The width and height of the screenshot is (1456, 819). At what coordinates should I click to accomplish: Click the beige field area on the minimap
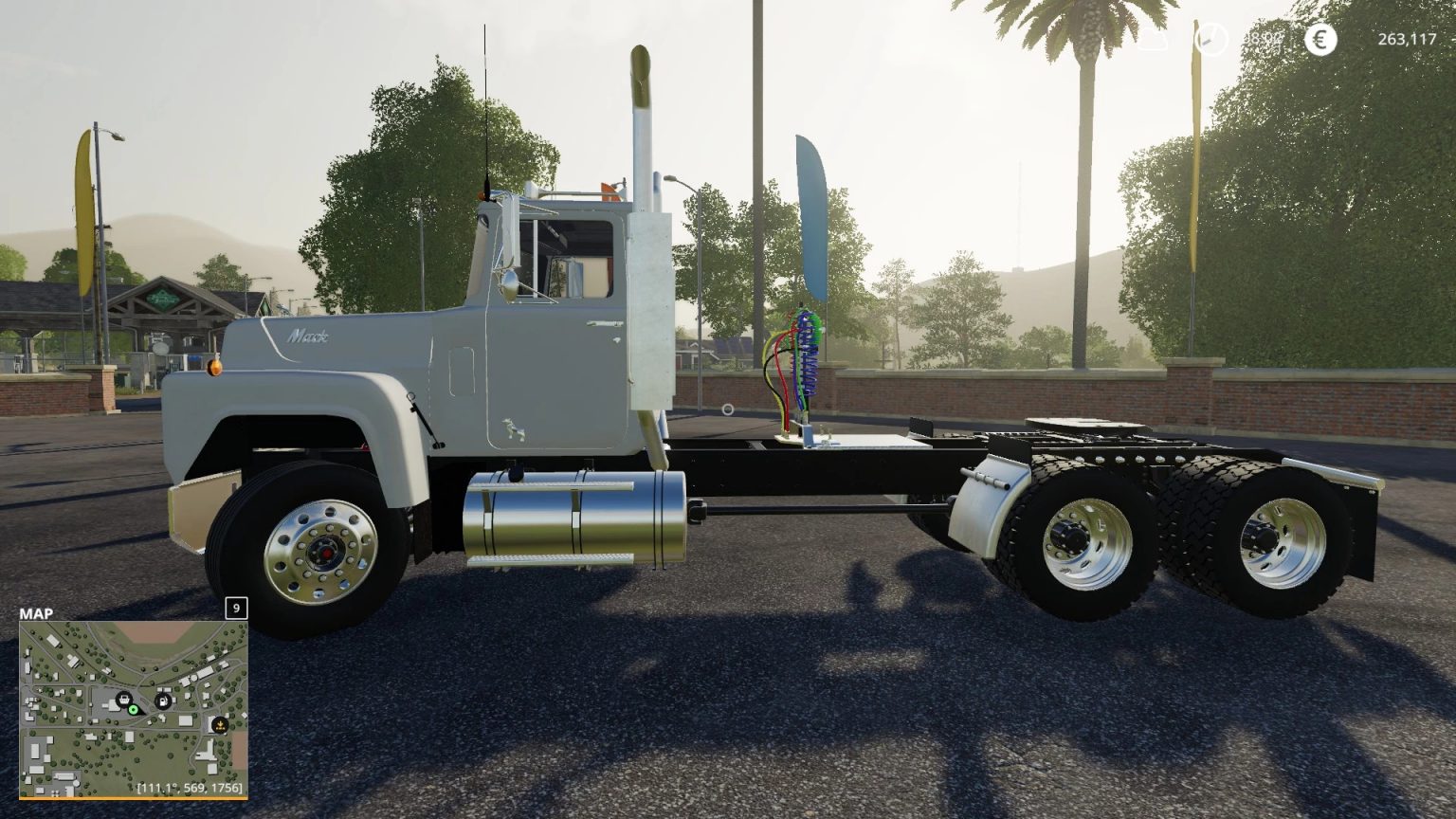(x=152, y=631)
